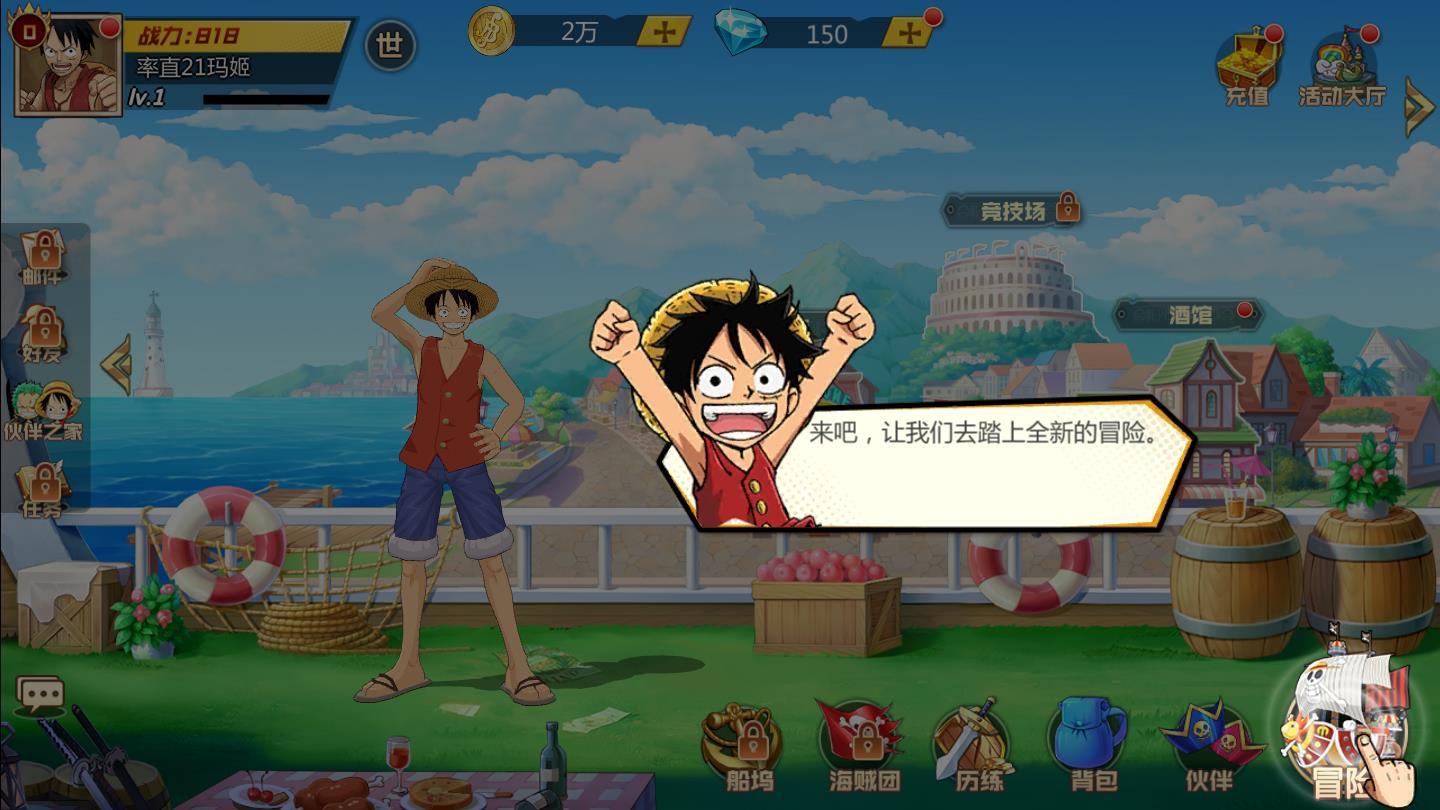1440x810 pixels.
Task: Visit the 酒馆 tavern
Action: [1189, 315]
